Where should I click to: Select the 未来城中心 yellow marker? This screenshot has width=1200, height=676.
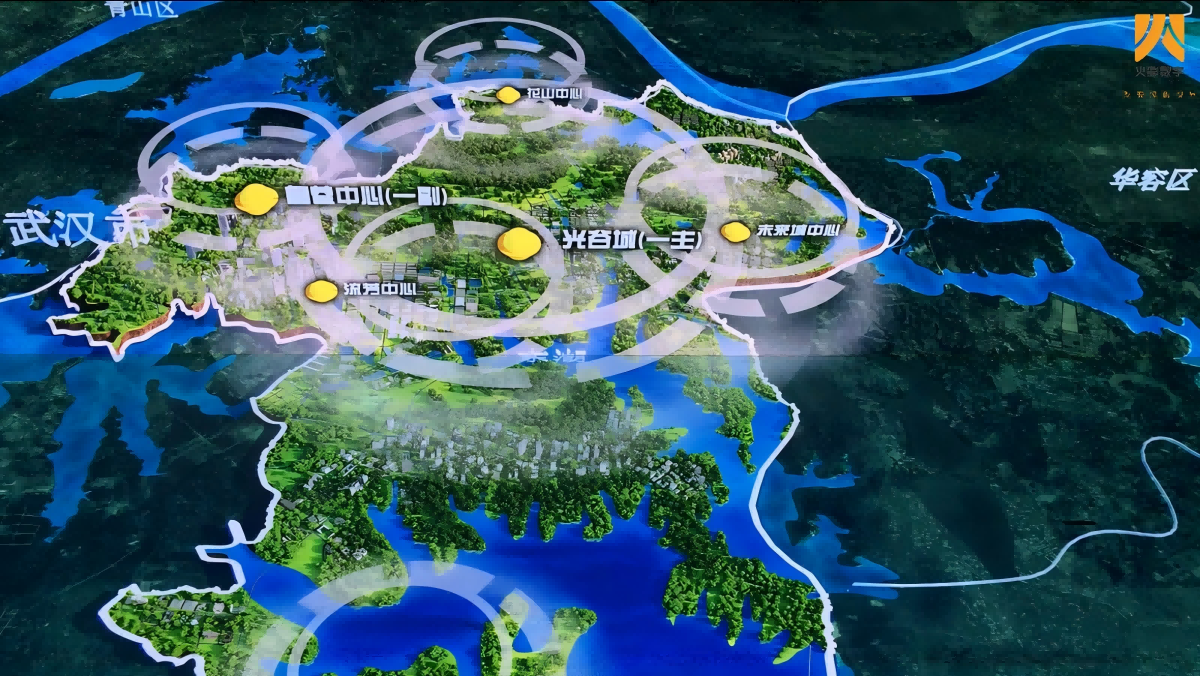pyautogui.click(x=736, y=232)
